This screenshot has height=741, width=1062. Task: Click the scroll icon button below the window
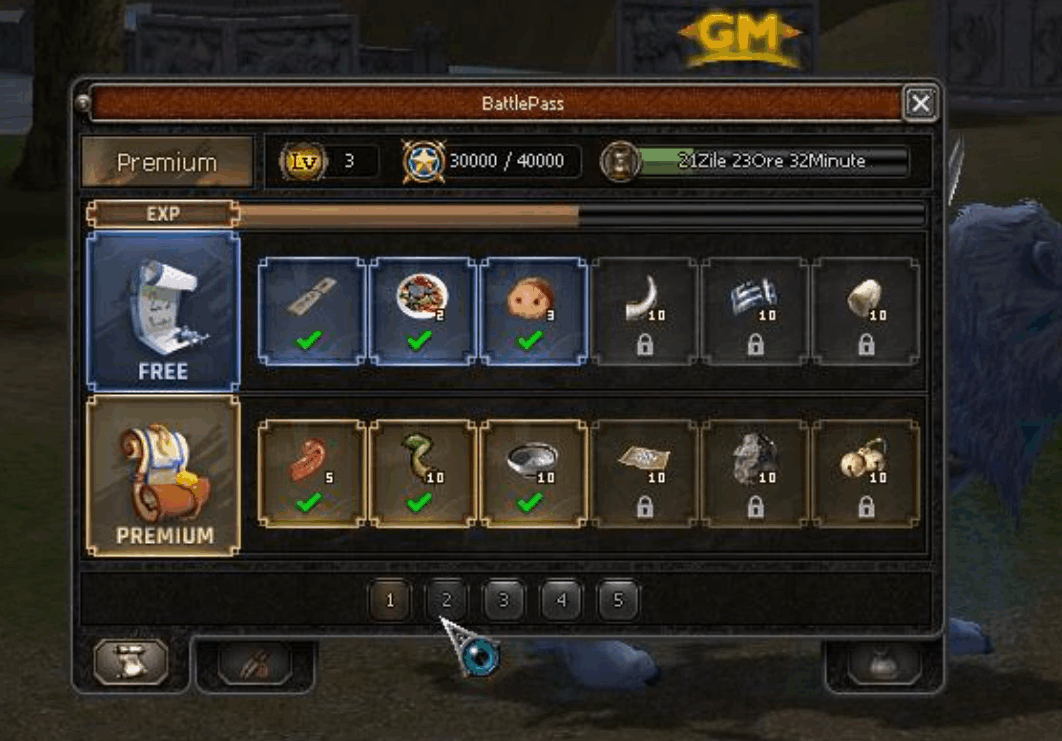point(131,662)
